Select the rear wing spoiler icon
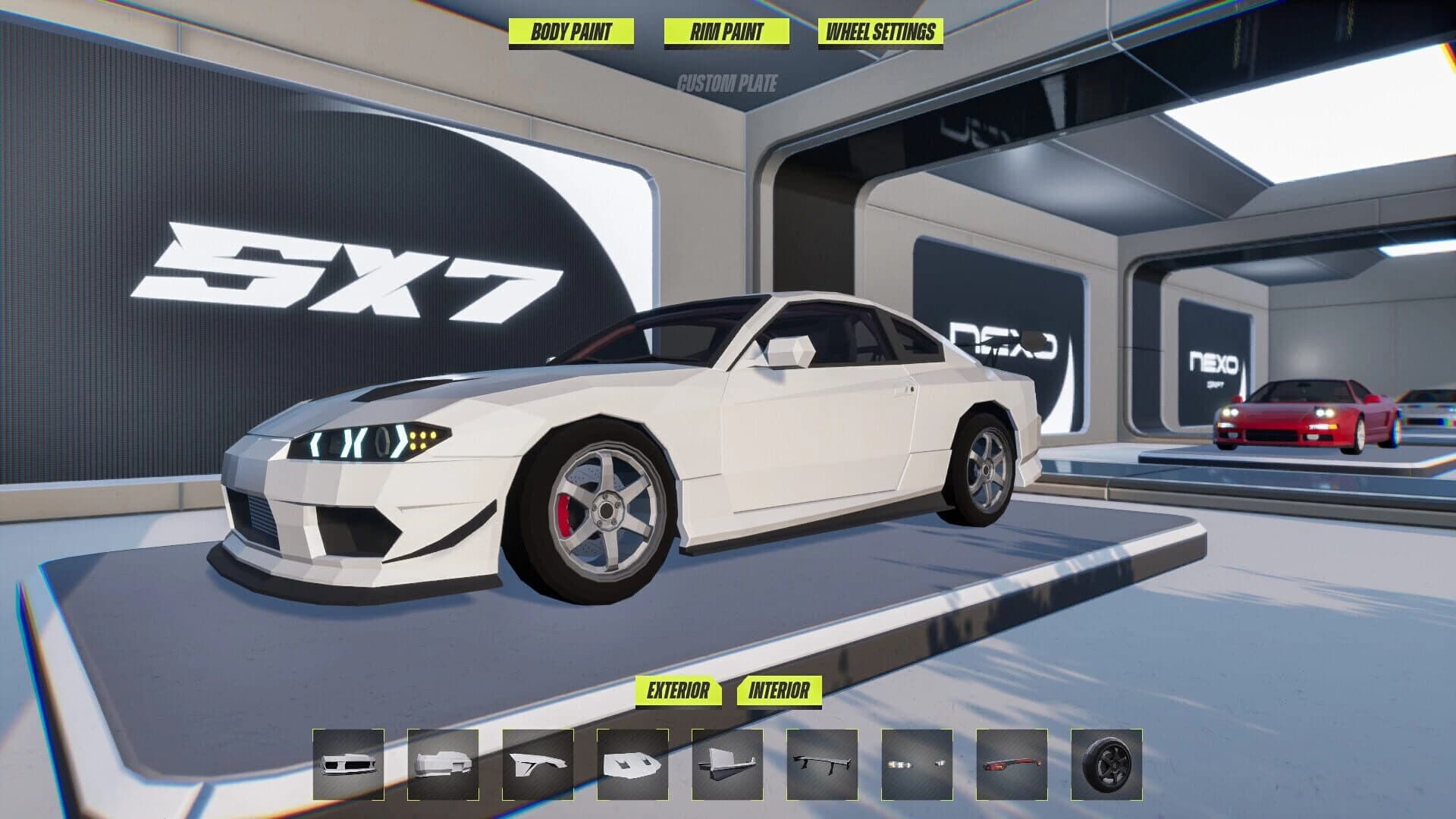This screenshot has height=819, width=1456. (x=823, y=768)
